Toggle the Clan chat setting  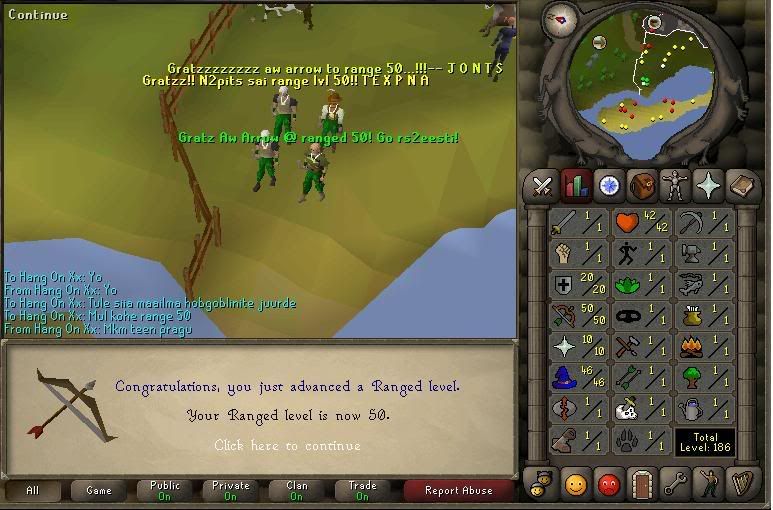point(297,491)
